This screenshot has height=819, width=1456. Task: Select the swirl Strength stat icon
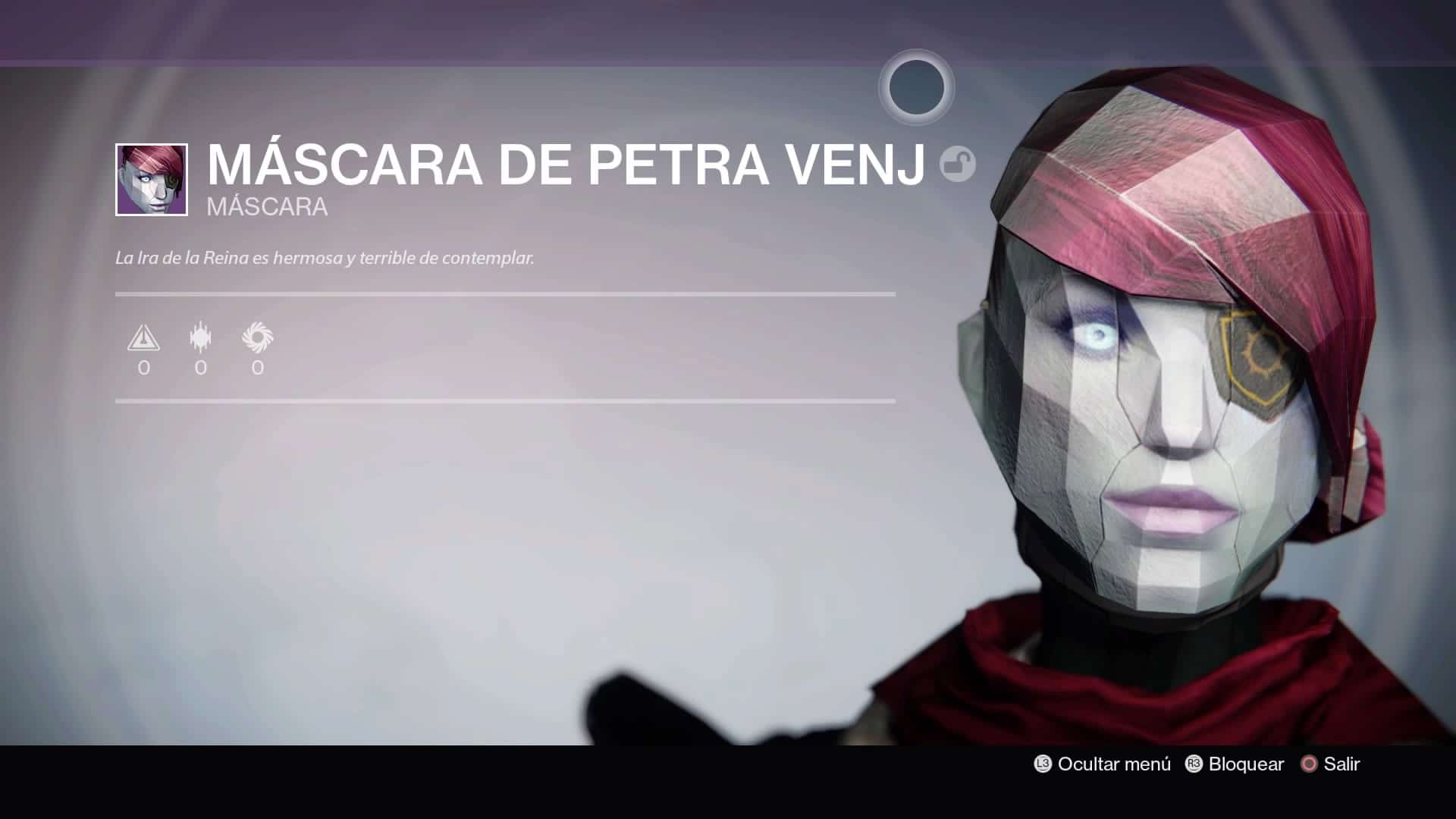tap(258, 337)
